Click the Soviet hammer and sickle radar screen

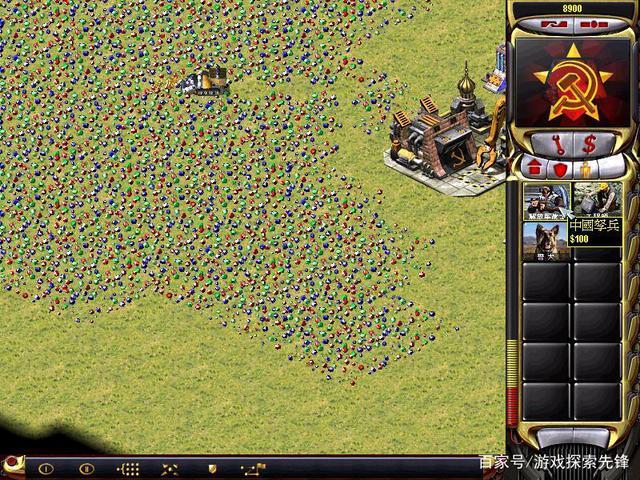573,79
